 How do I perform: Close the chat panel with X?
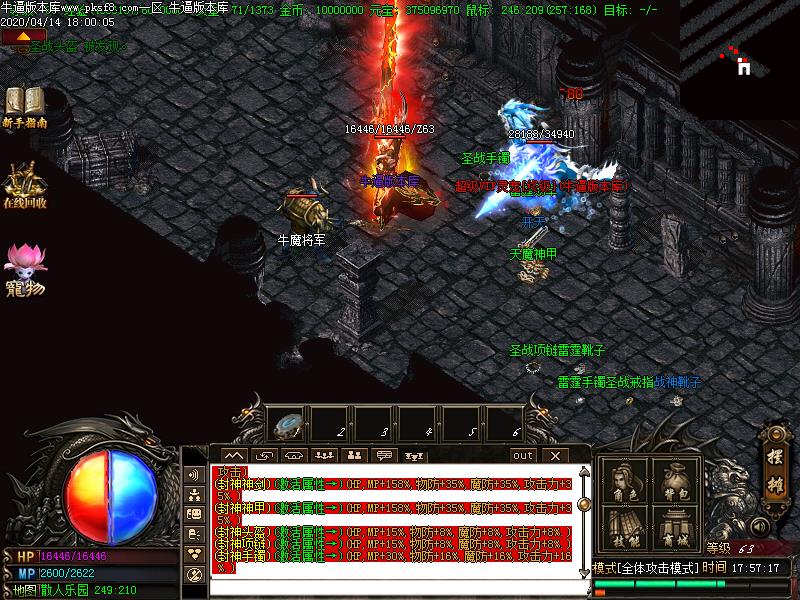point(553,455)
